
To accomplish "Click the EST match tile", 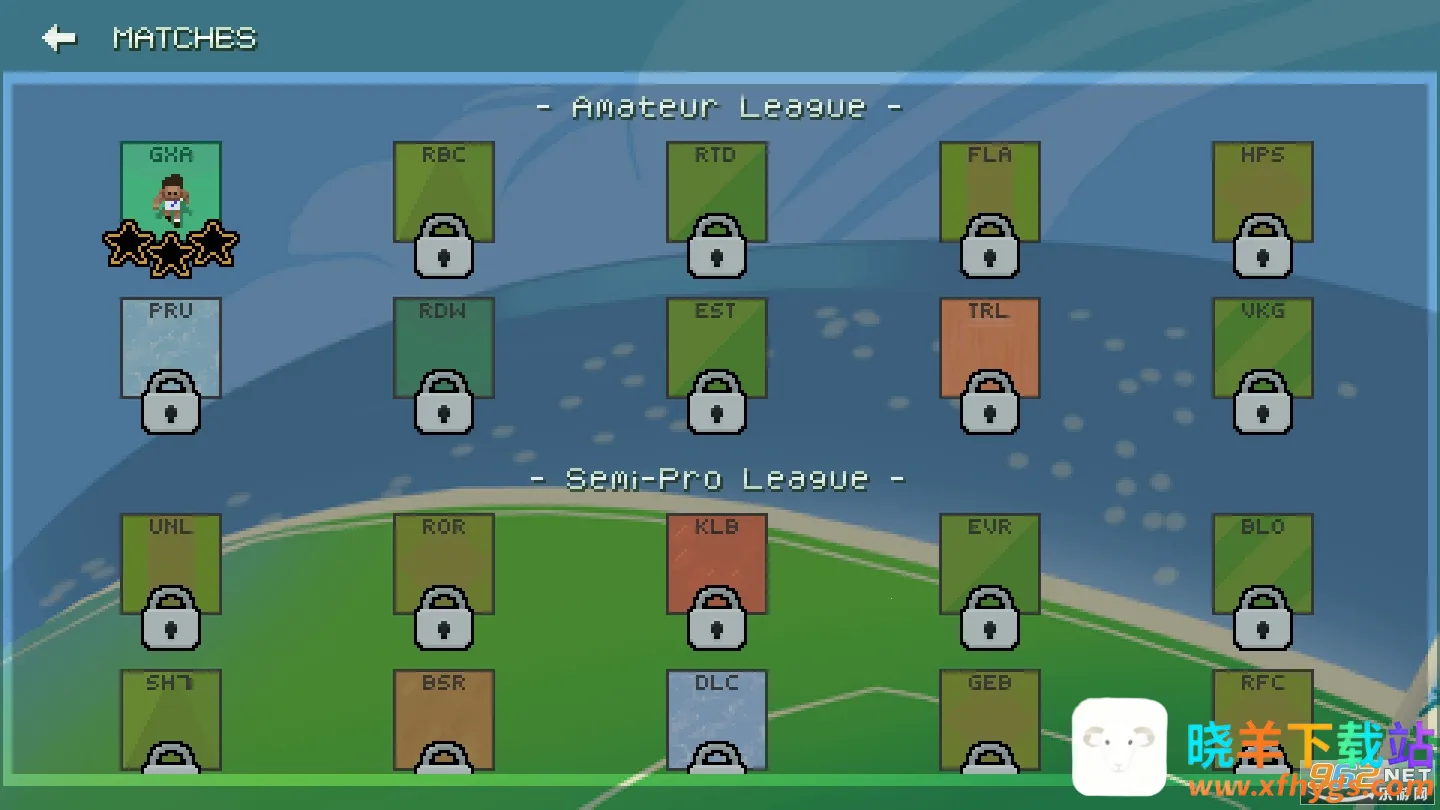I will point(716,348).
